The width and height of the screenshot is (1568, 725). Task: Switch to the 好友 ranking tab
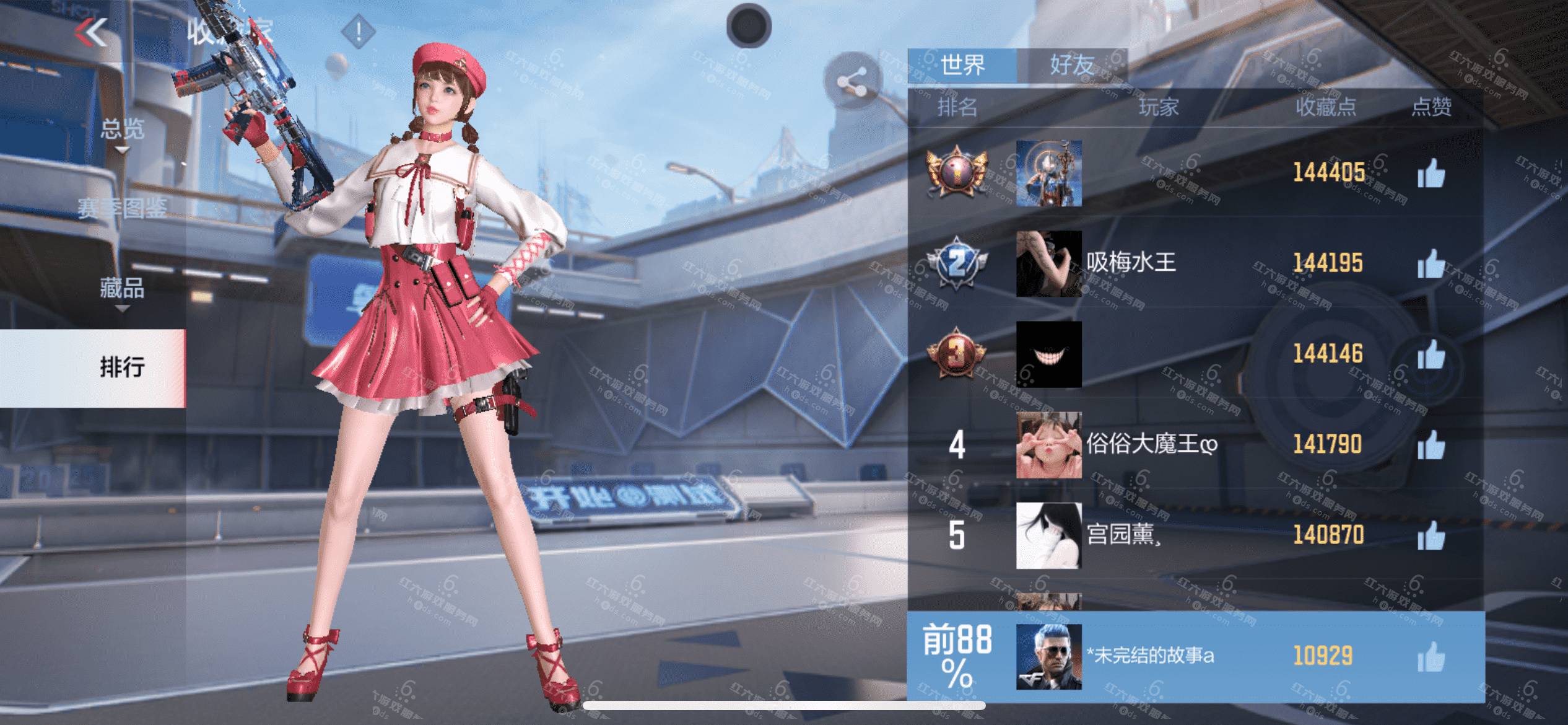(x=1071, y=65)
